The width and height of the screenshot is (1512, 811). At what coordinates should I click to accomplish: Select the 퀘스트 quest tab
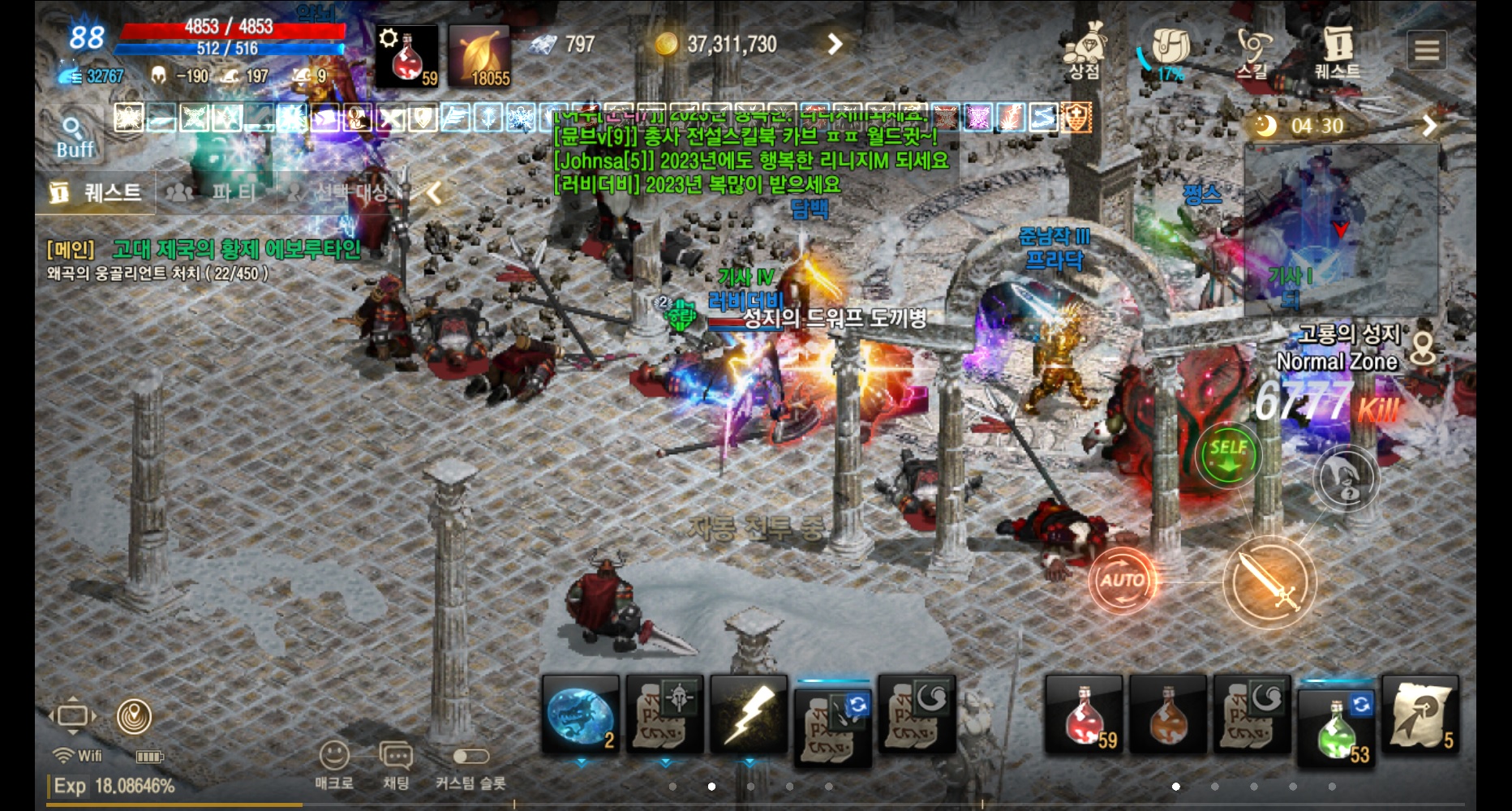pos(96,193)
